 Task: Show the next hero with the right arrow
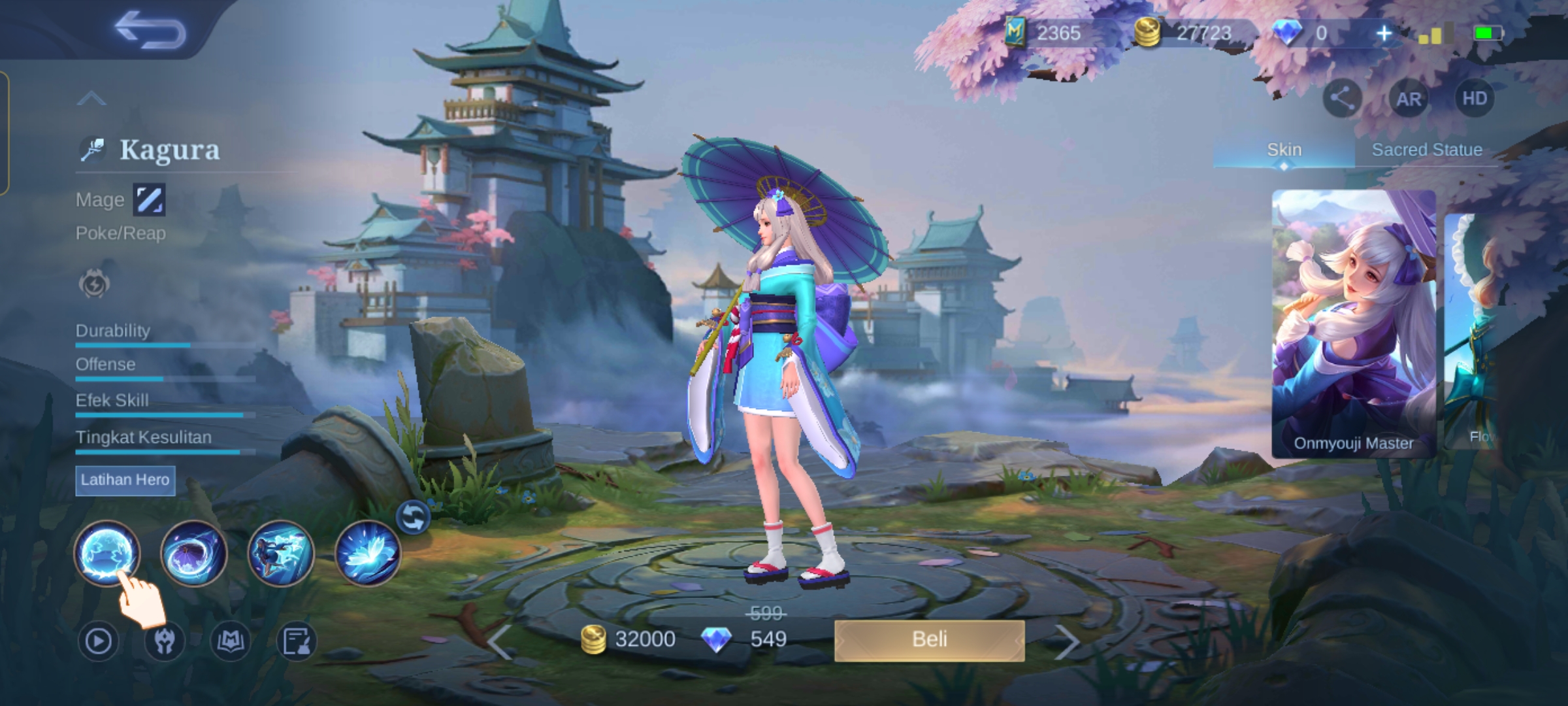(1066, 642)
